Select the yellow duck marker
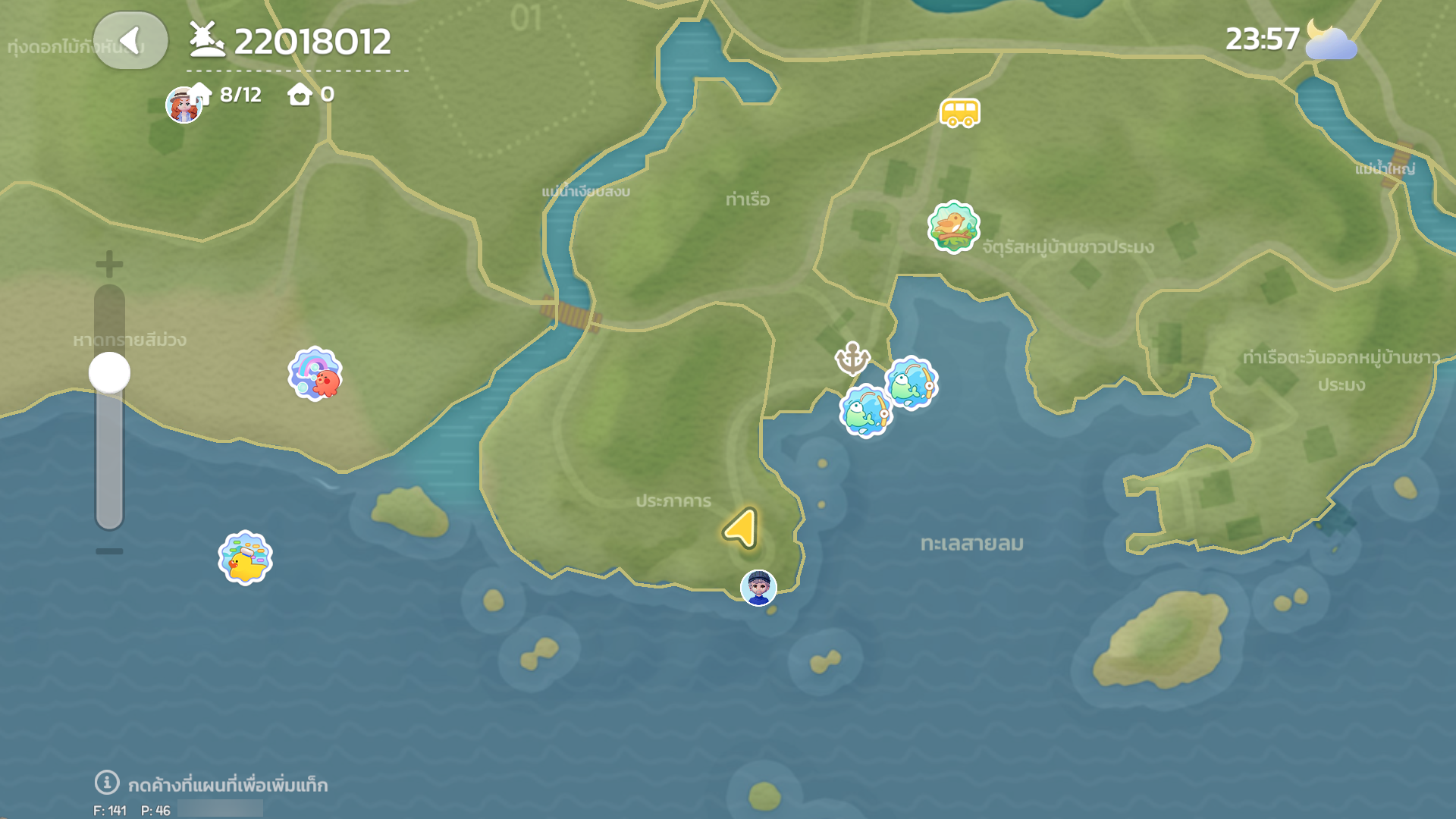This screenshot has height=819, width=1456. pos(245,558)
